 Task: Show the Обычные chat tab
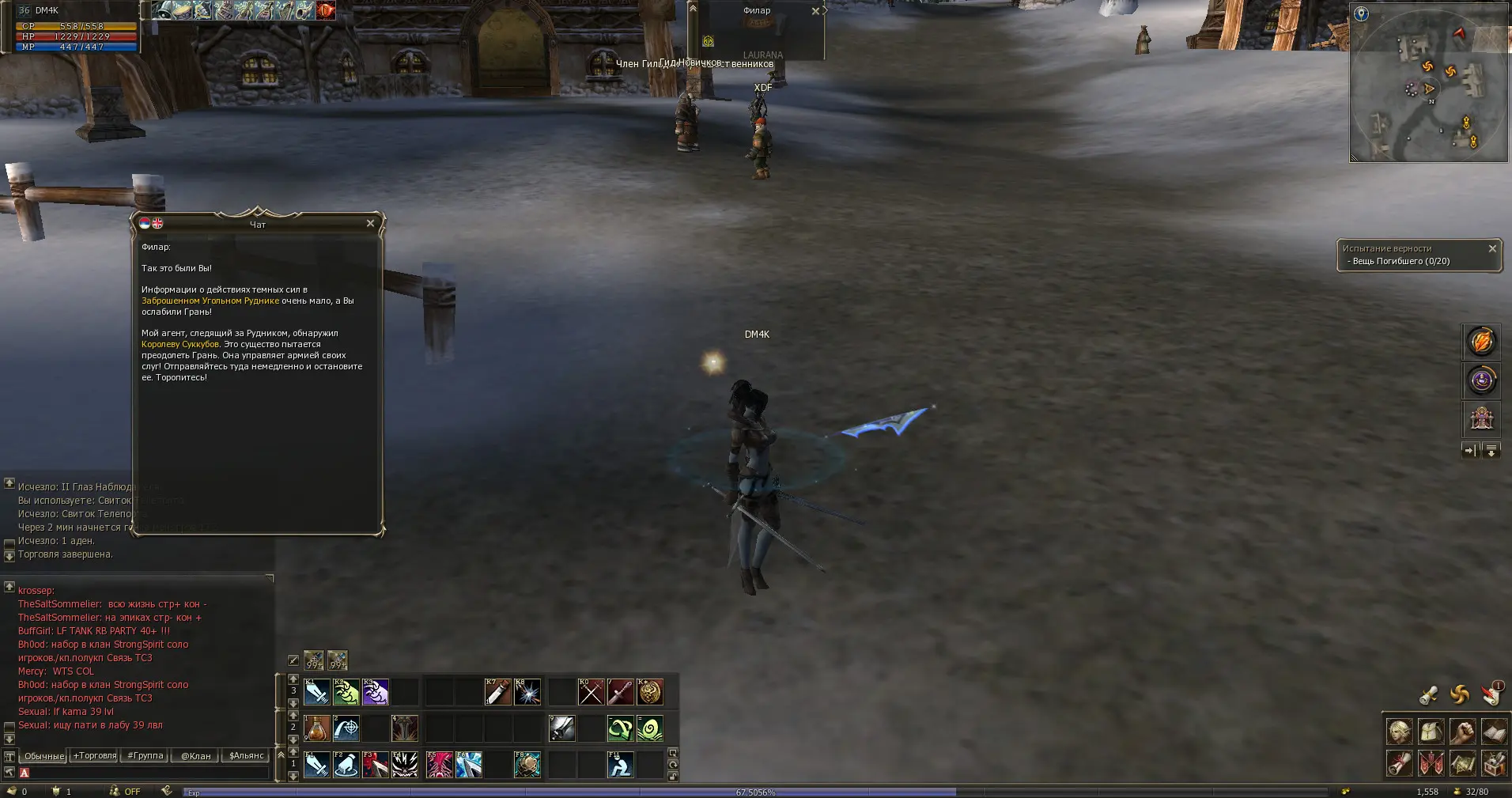point(44,756)
